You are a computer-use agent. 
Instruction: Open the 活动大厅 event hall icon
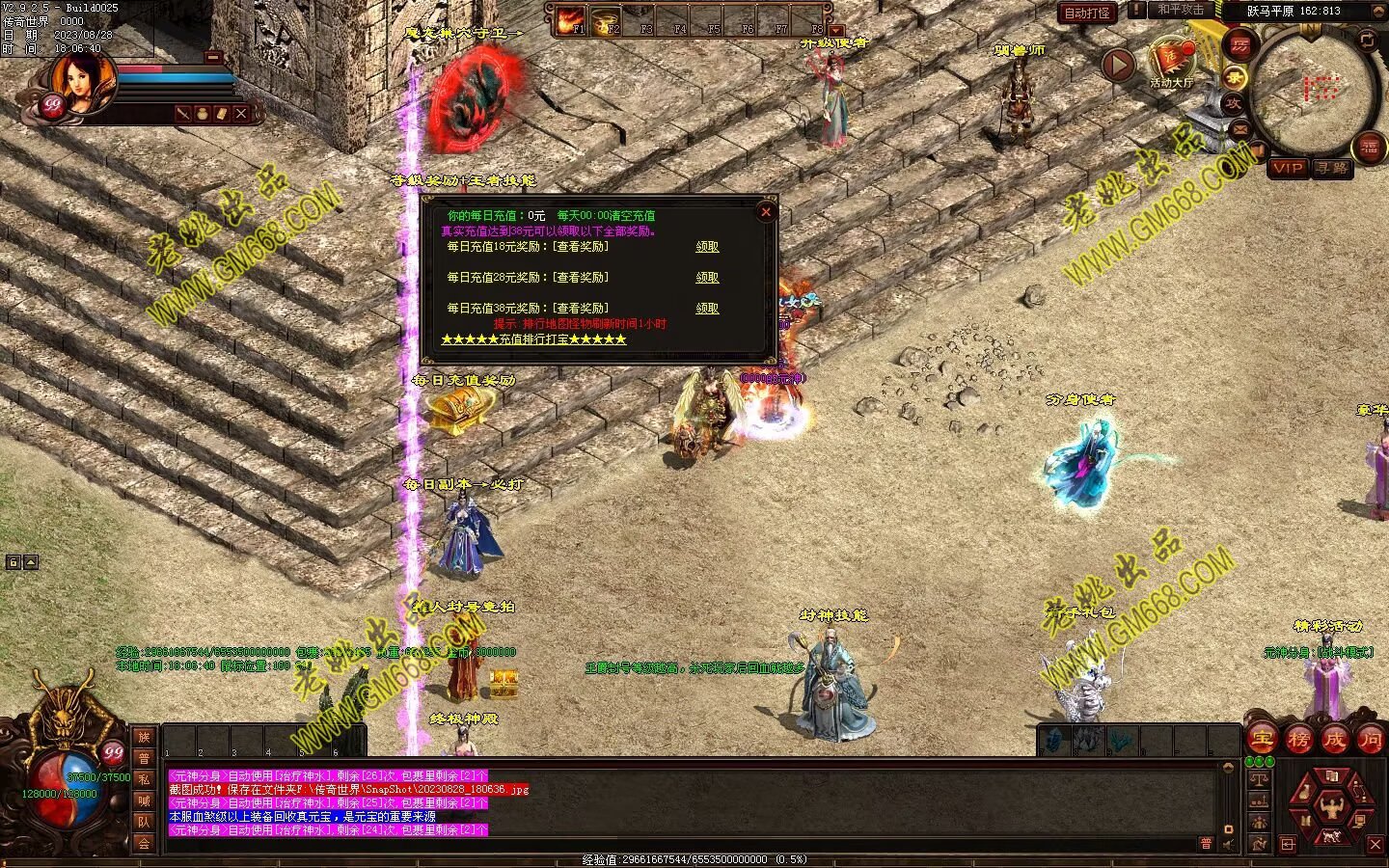(1172, 60)
